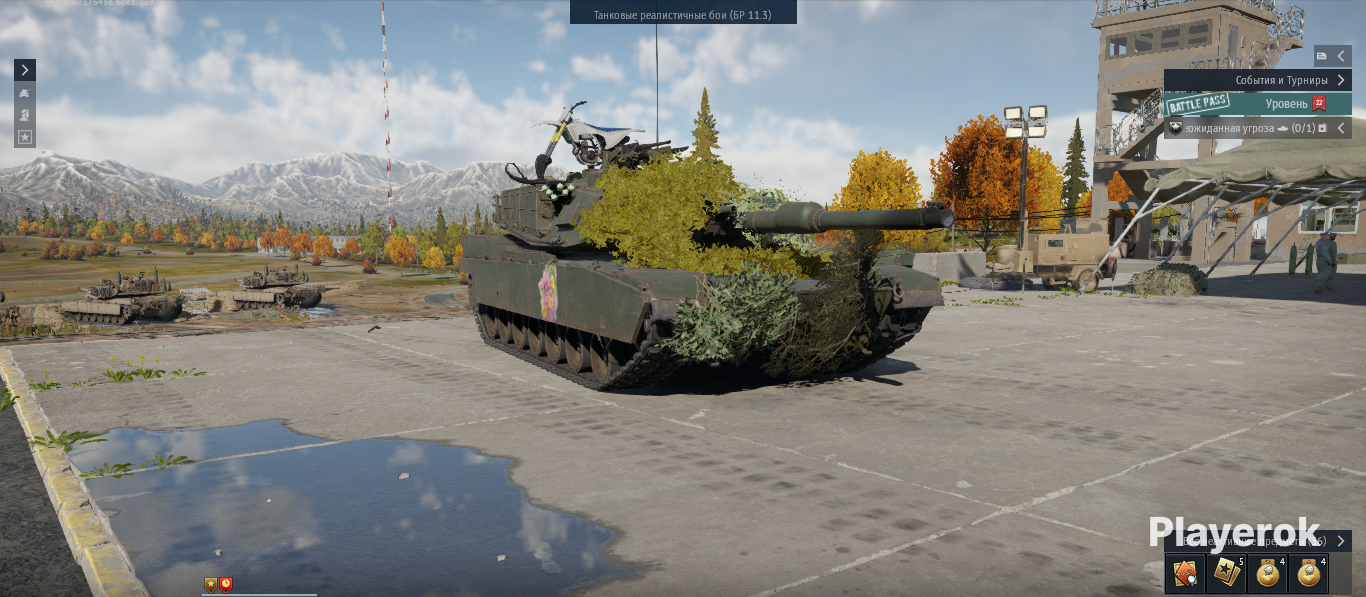Open the crew soldier icon in left panel
Image resolution: width=1366 pixels, height=597 pixels.
(x=25, y=115)
